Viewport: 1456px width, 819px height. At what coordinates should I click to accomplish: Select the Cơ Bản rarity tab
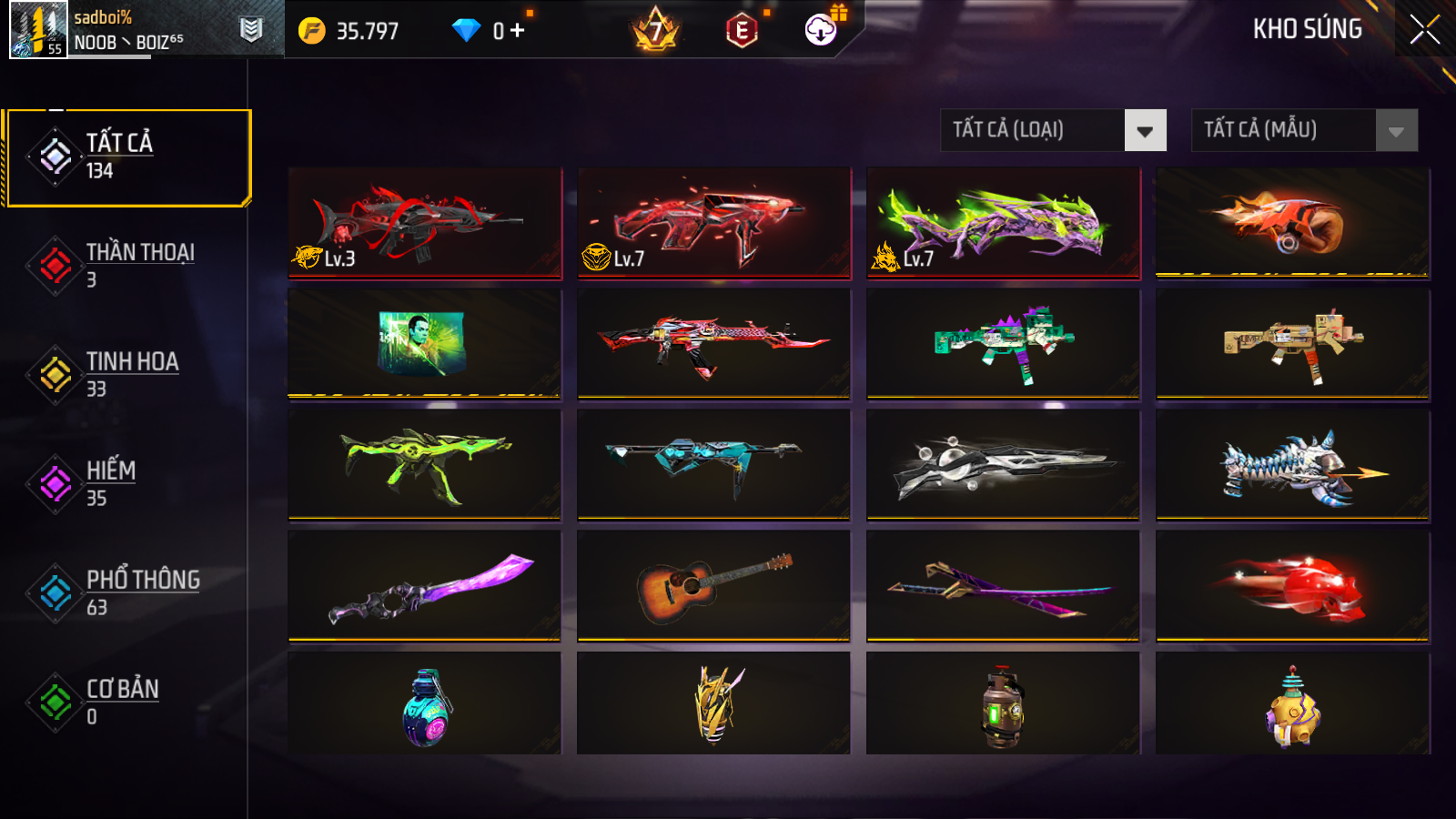(127, 702)
